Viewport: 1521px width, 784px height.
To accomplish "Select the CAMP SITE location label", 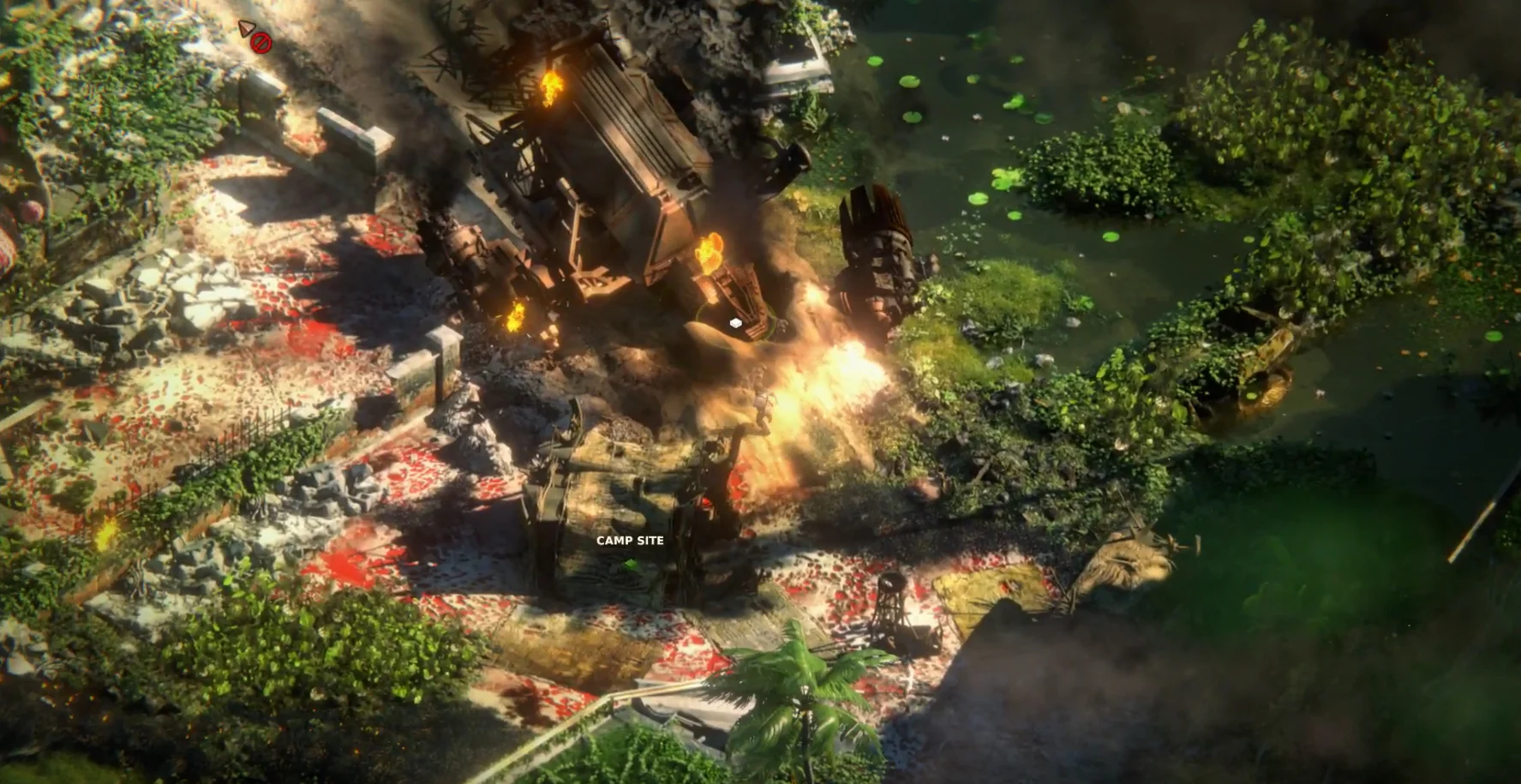I will click(630, 541).
